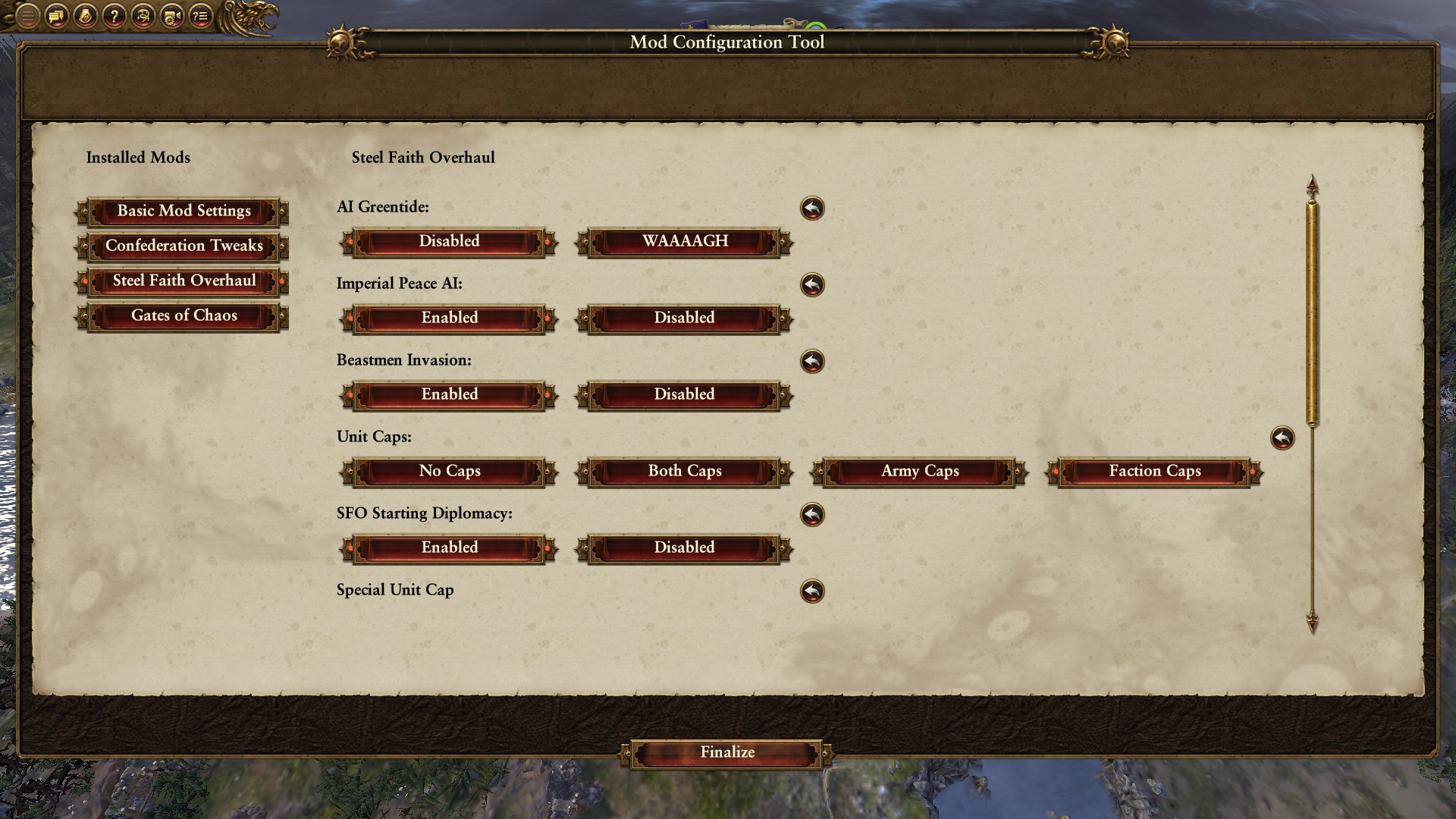This screenshot has height=819, width=1456.
Task: Switch to Gates of Chaos mod
Action: [184, 316]
